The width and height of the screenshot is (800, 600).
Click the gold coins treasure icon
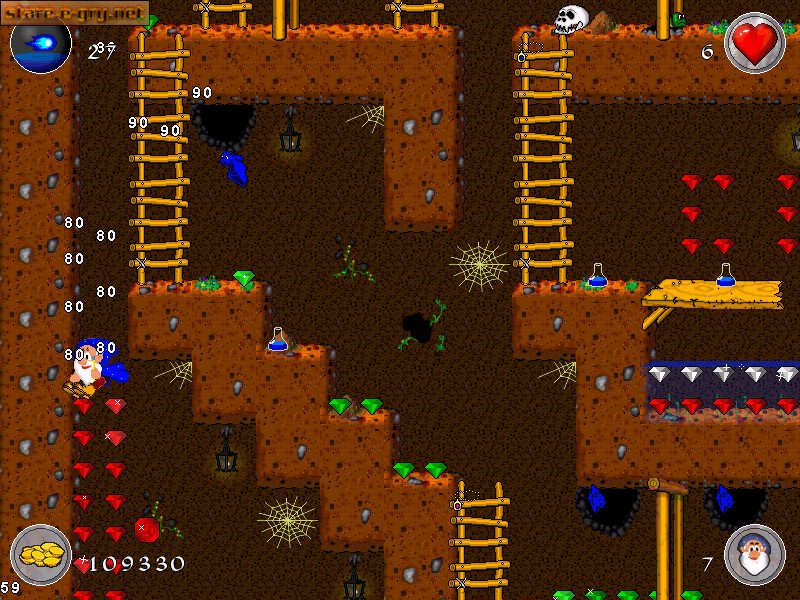(x=41, y=555)
